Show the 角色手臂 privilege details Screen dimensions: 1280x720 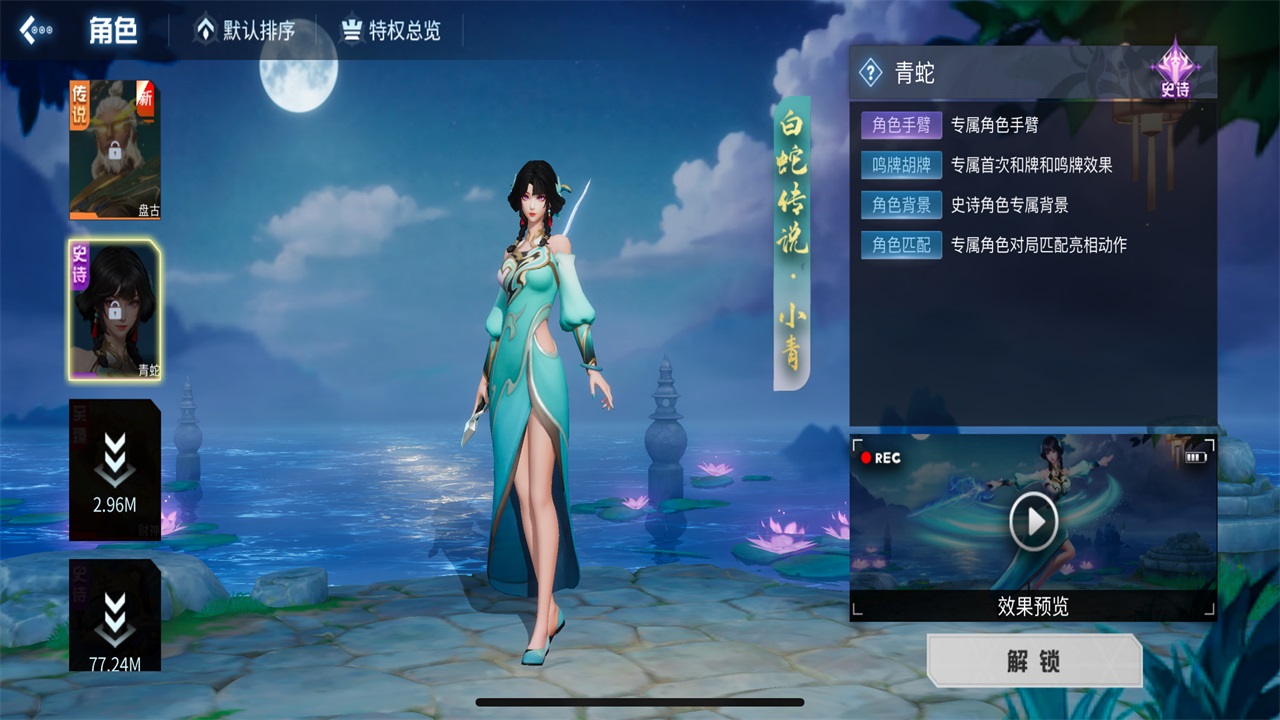901,125
